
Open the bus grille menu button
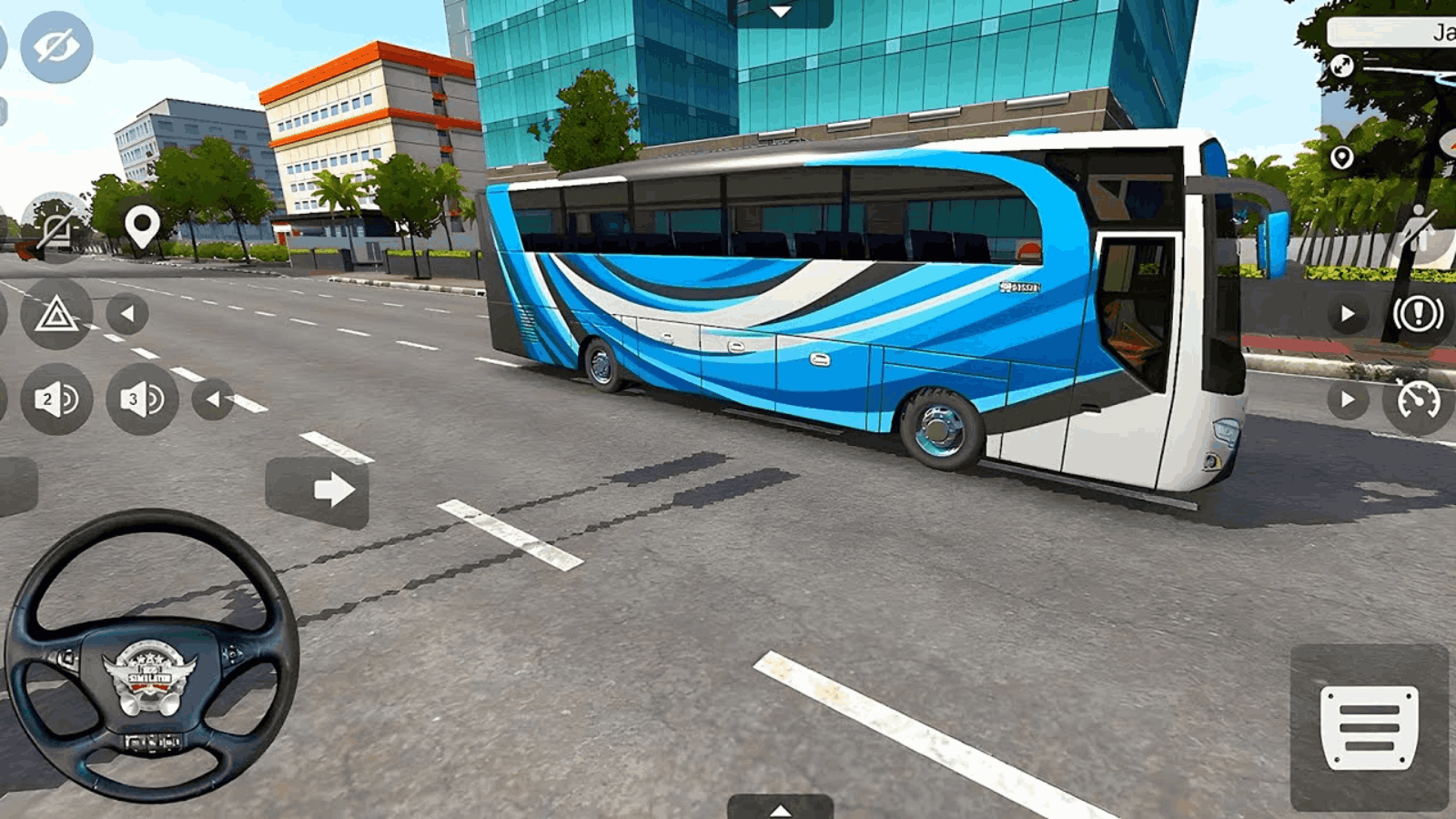(1370, 723)
